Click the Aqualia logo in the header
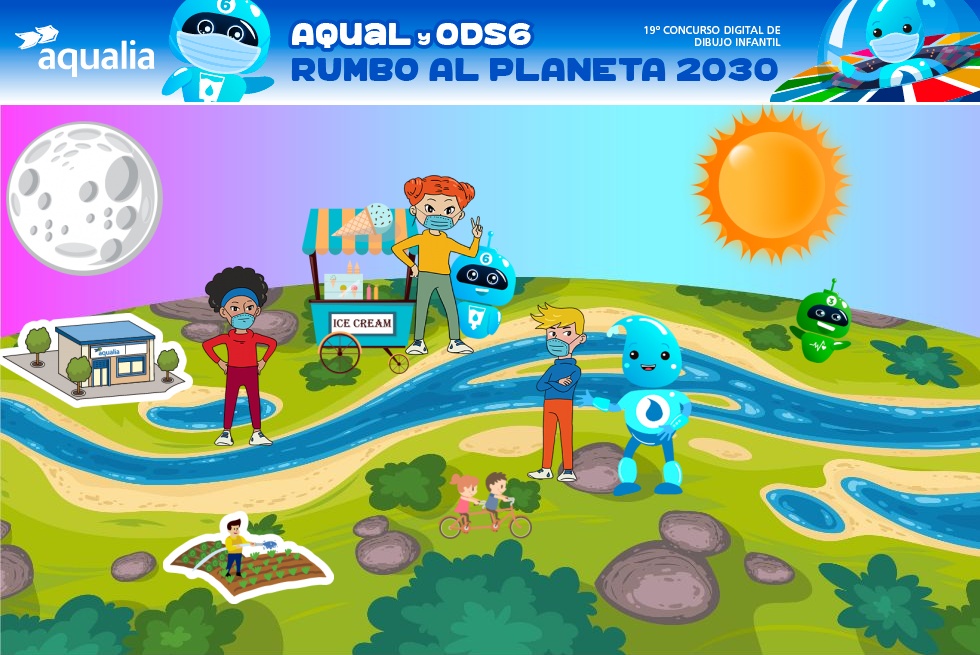The image size is (980, 655). click(x=85, y=51)
